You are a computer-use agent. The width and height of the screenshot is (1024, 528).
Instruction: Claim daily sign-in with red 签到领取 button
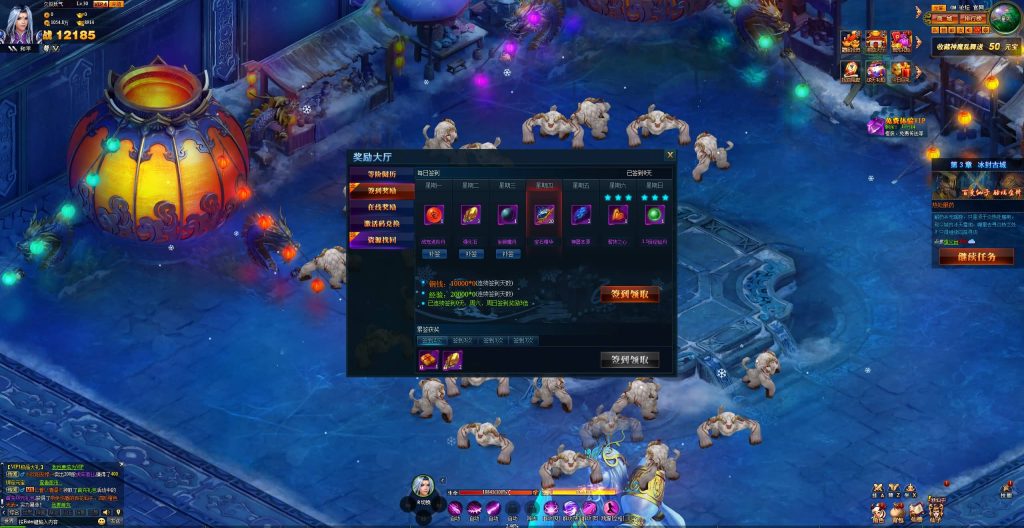(629, 294)
